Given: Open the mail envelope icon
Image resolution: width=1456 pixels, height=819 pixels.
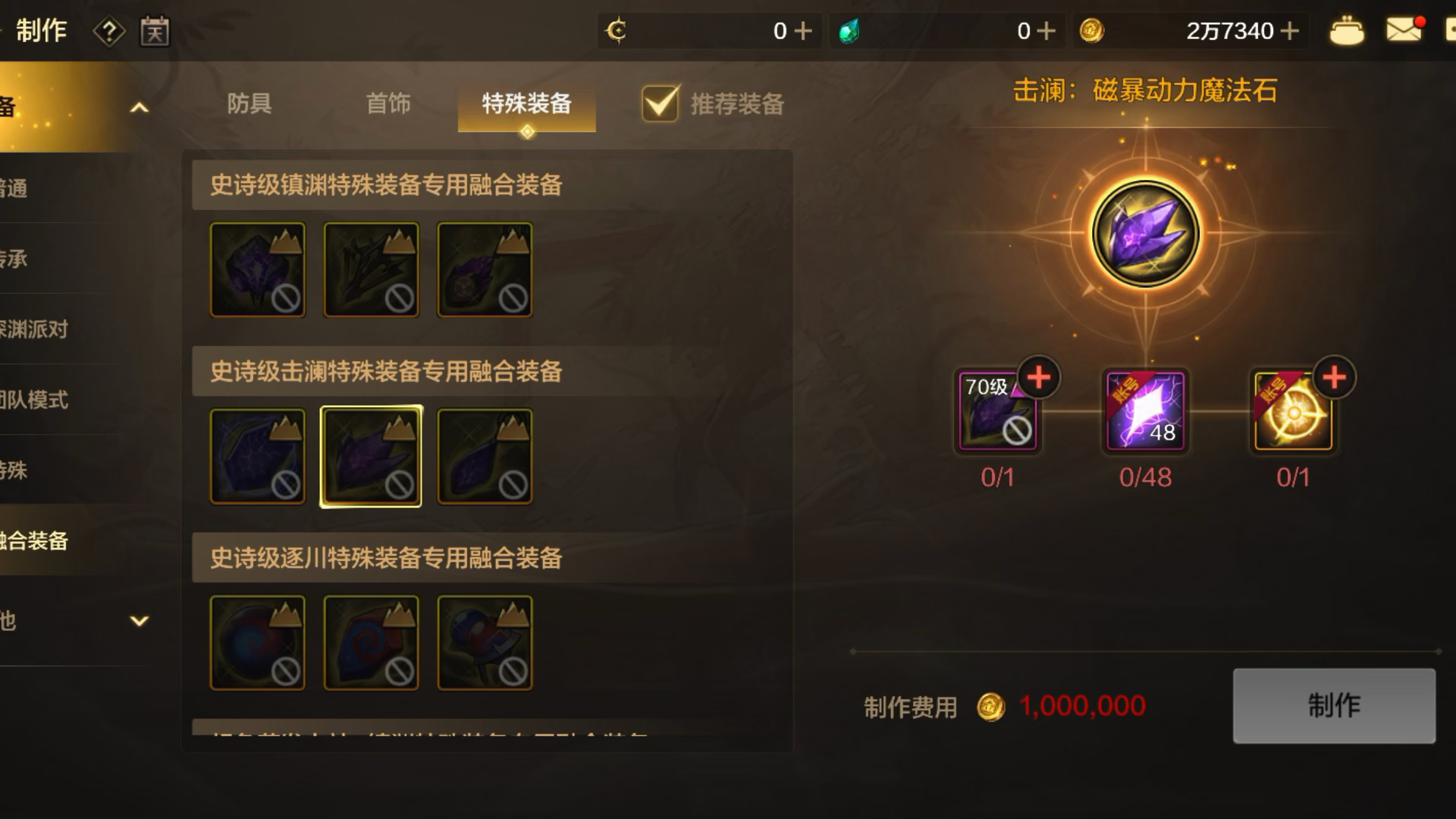Looking at the screenshot, I should click(1404, 30).
